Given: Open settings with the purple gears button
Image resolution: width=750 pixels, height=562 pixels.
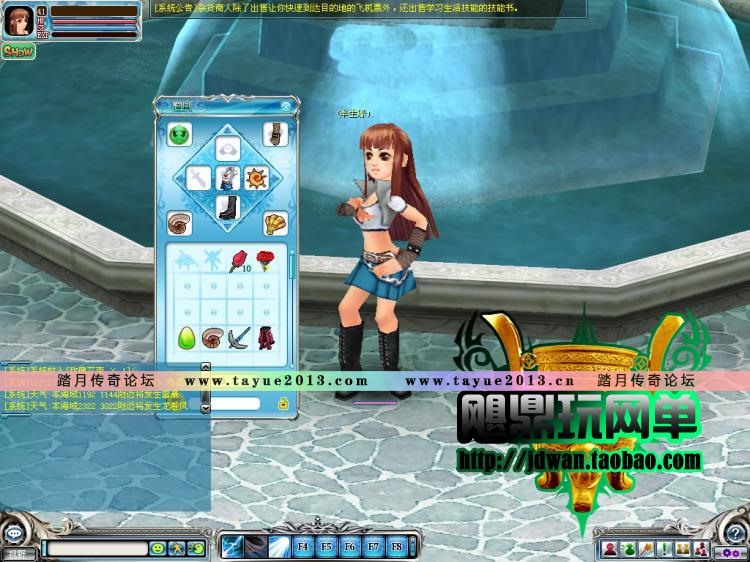Looking at the screenshot, I should pos(731,551).
